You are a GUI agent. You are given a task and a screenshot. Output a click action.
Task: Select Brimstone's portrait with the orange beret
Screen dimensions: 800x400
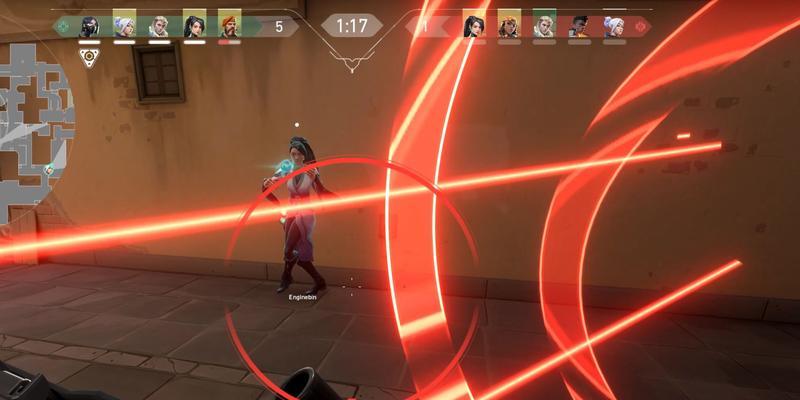(229, 25)
